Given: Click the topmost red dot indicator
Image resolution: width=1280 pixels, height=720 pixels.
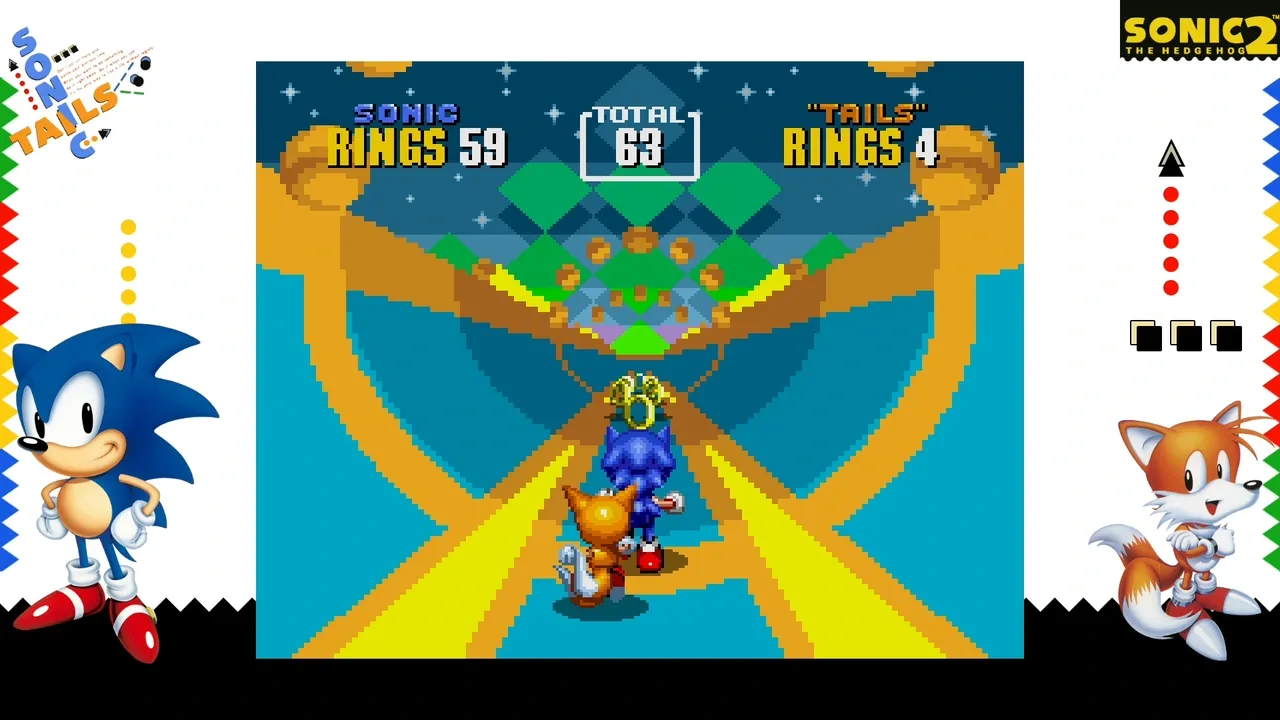Looking at the screenshot, I should [1170, 194].
